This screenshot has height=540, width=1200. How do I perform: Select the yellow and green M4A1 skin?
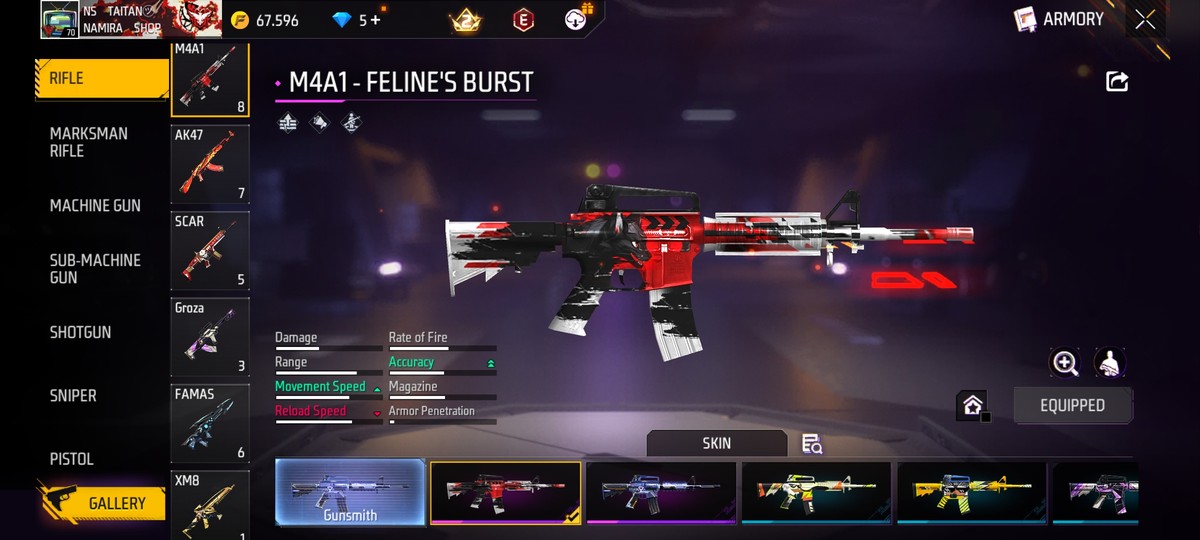[816, 492]
